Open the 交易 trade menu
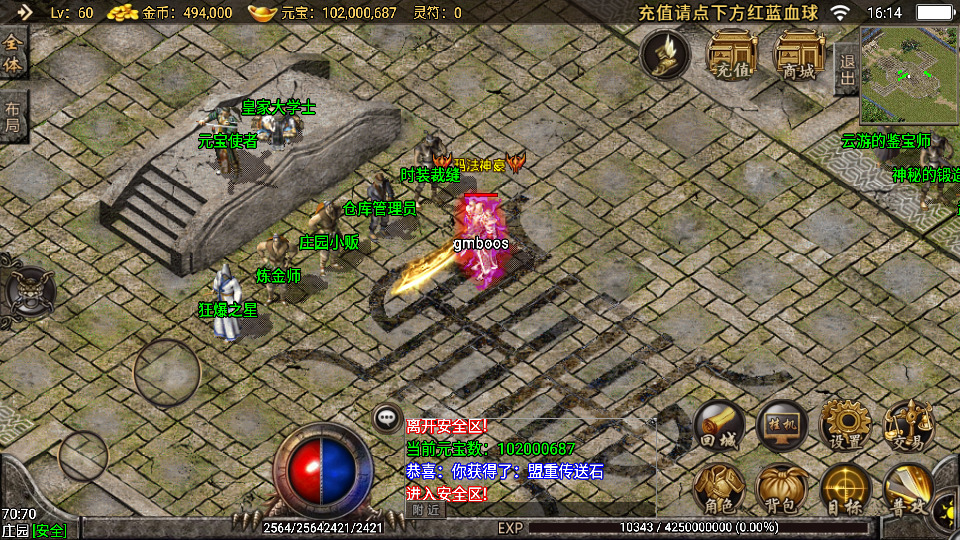Viewport: 960px width, 540px height. click(x=909, y=427)
